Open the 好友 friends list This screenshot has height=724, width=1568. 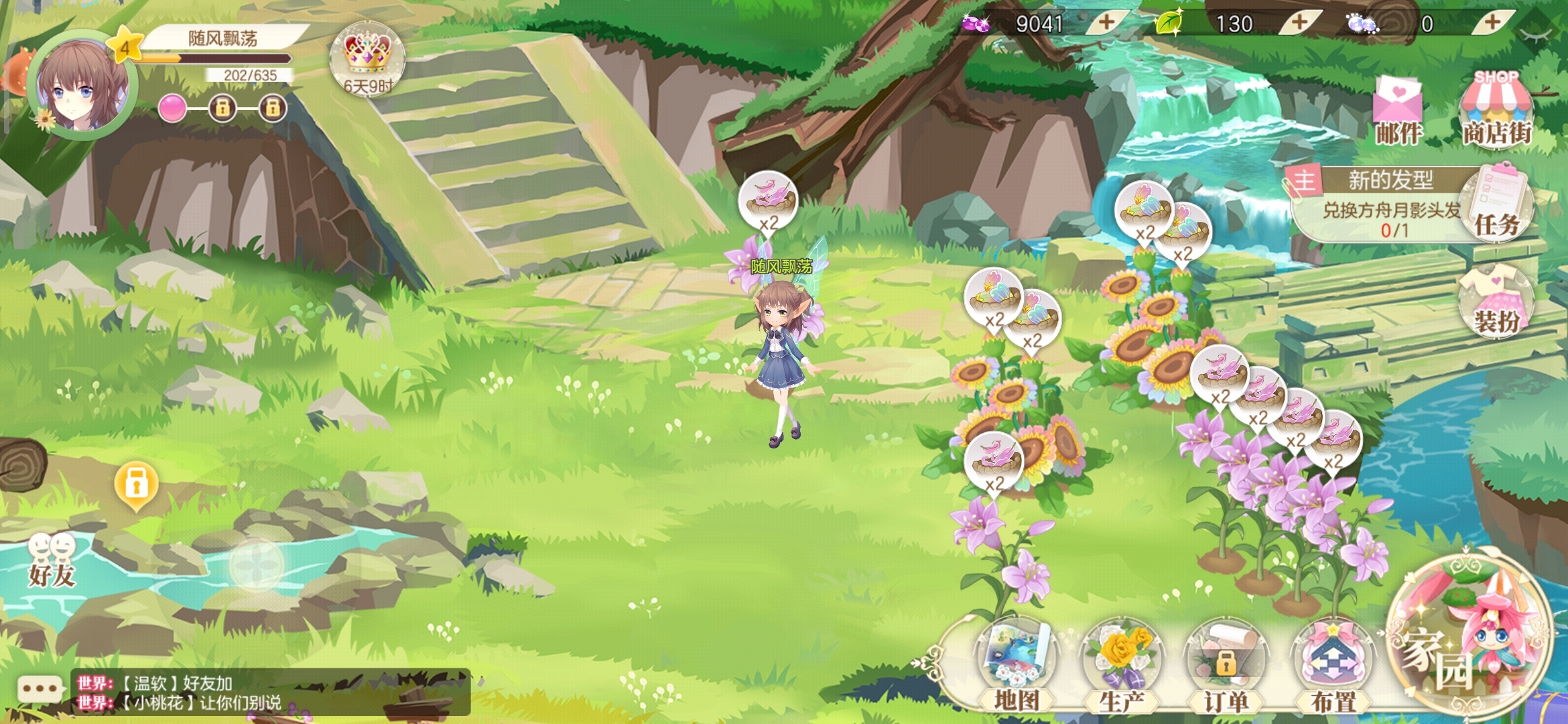tap(52, 560)
